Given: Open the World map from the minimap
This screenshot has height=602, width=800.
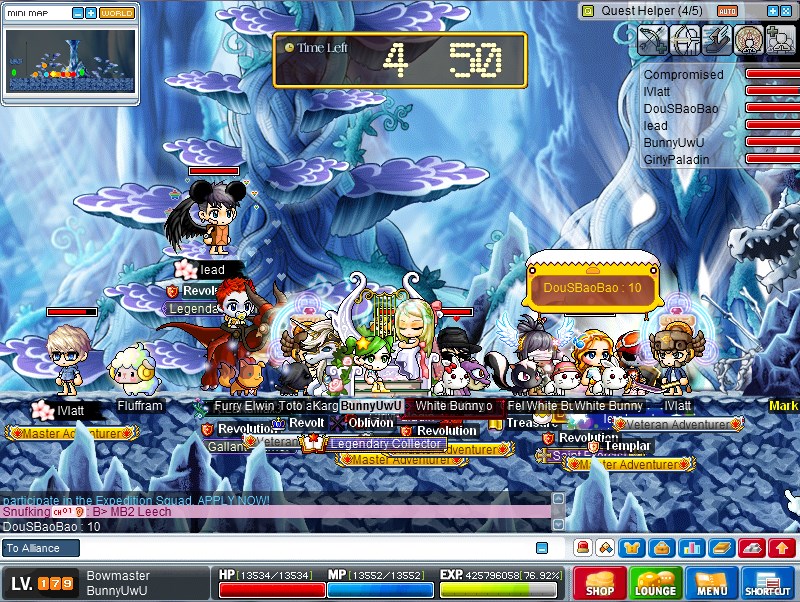Looking at the screenshot, I should 117,13.
